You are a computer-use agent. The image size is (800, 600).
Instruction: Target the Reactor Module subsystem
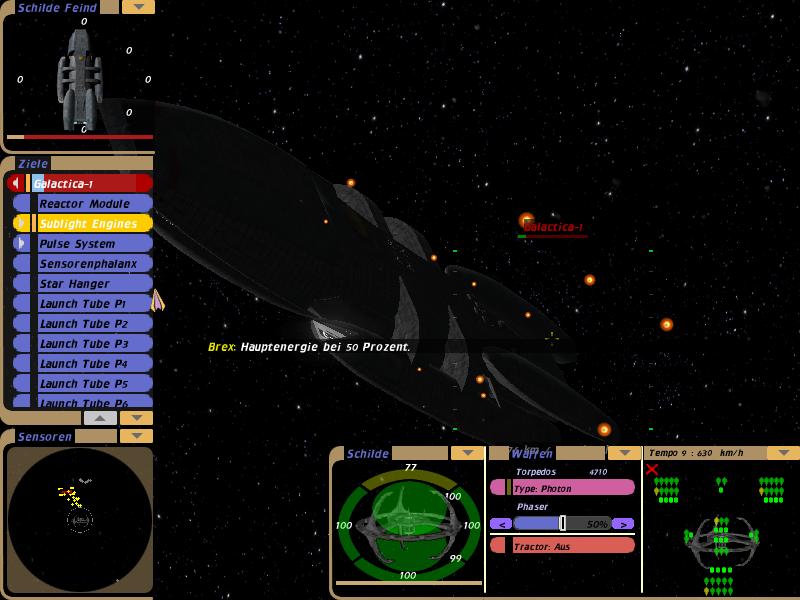[x=90, y=204]
